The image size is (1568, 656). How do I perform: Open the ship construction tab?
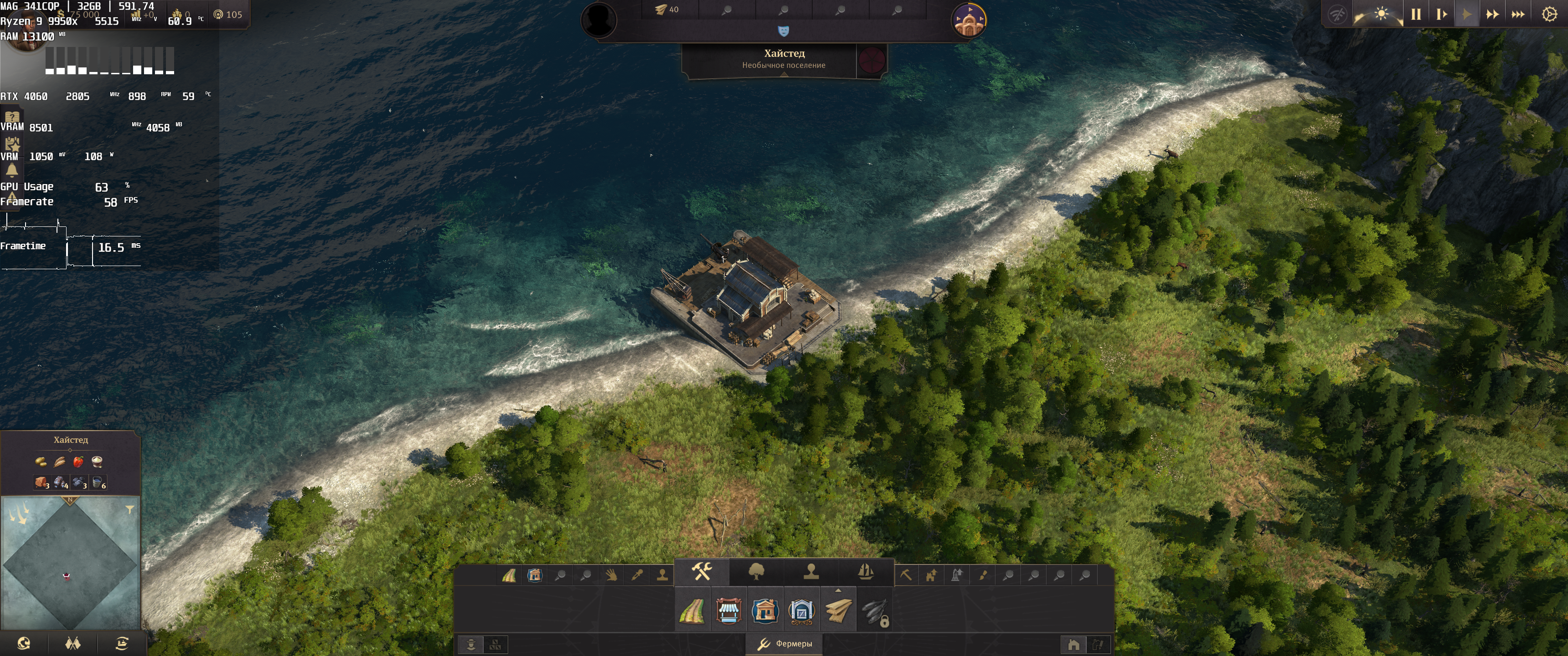pos(866,571)
